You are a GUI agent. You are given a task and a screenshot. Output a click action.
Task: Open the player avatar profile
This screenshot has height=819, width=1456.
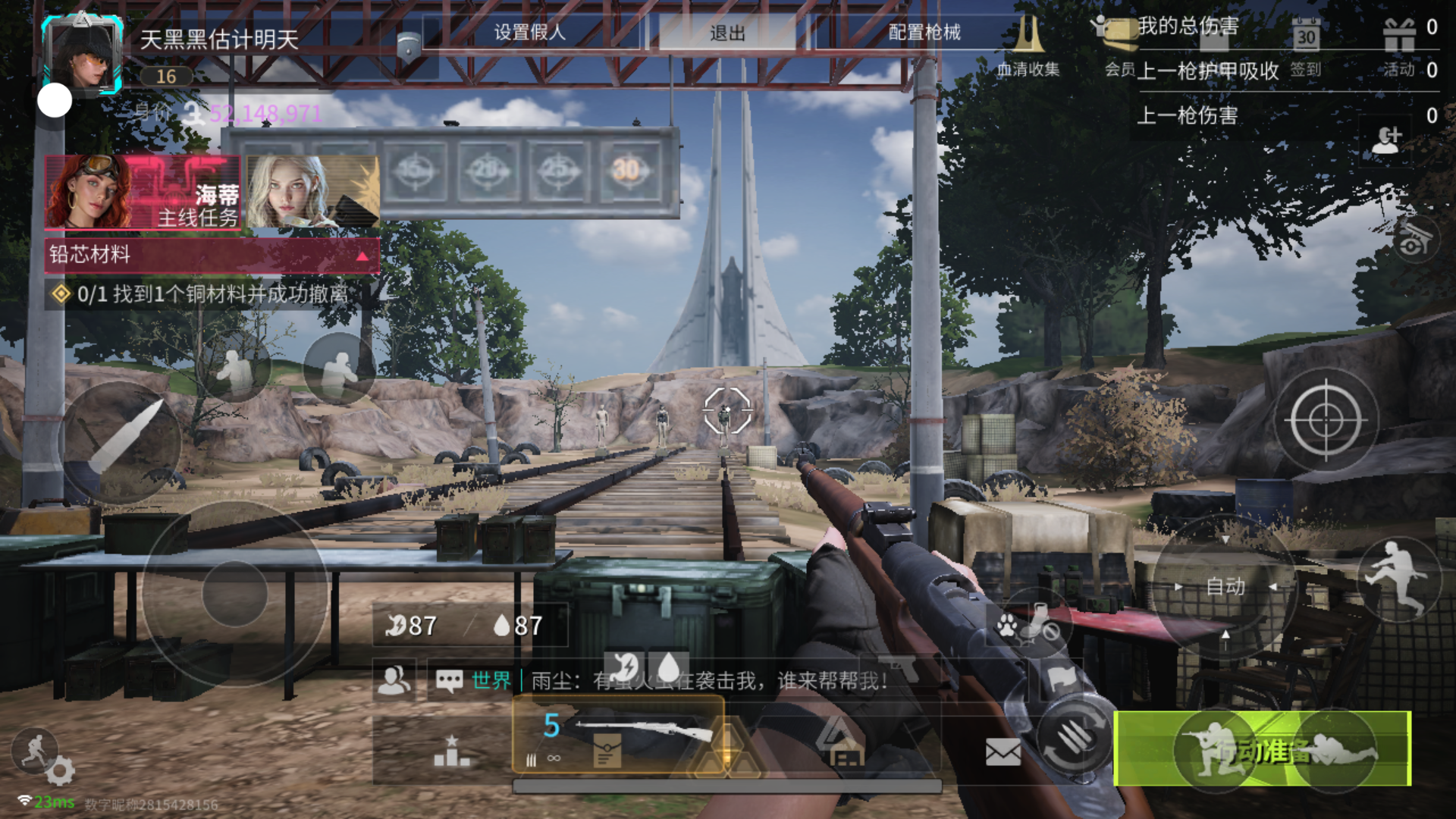point(83,53)
